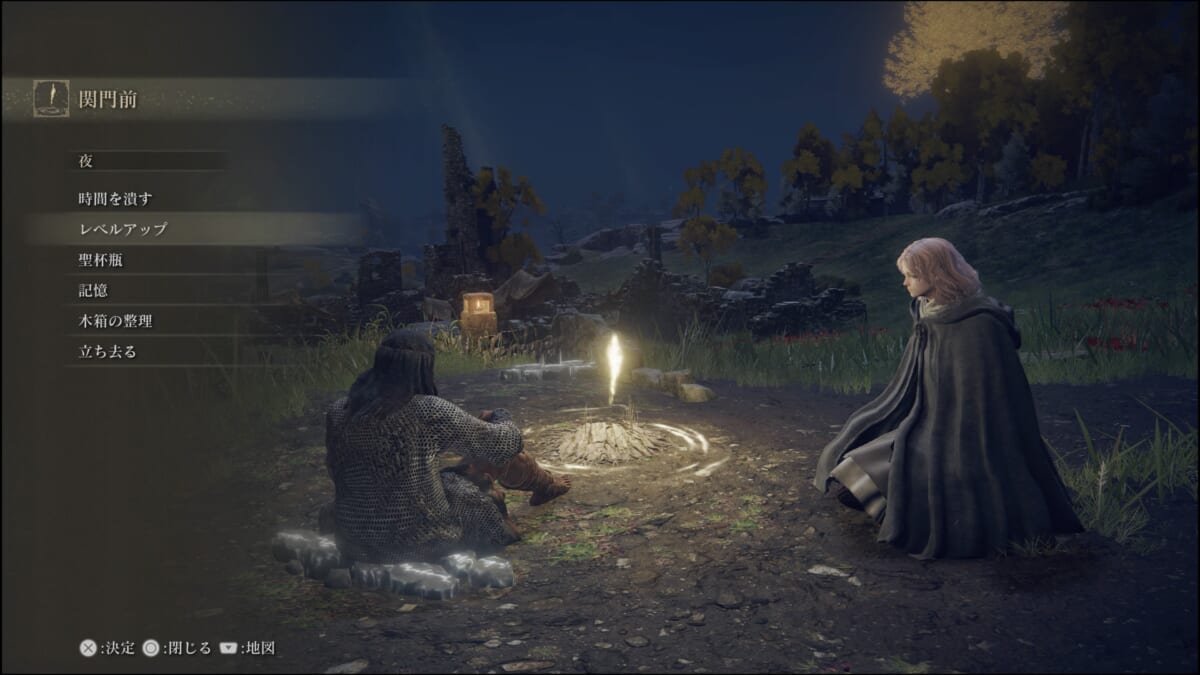Screen dimensions: 1200x675
Task: Select 時間を潰す to pass time
Action: [x=116, y=199]
